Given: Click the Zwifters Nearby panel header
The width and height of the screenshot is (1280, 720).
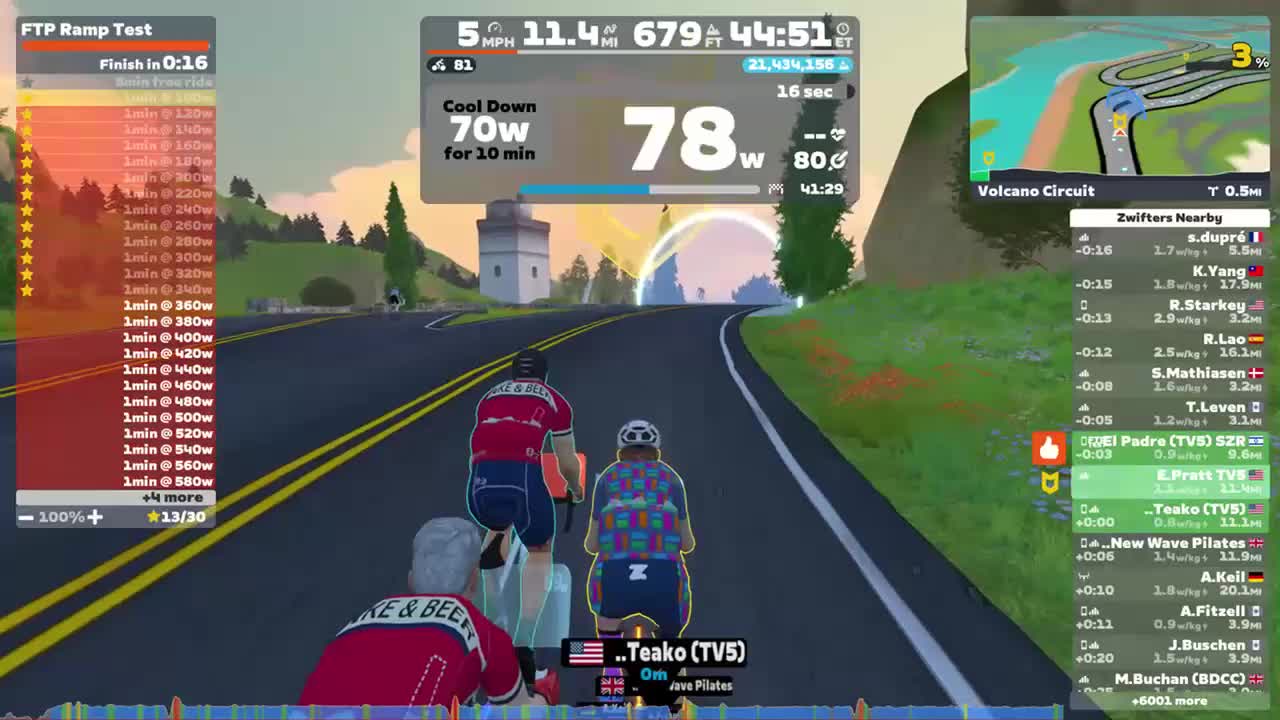Looking at the screenshot, I should (1167, 217).
